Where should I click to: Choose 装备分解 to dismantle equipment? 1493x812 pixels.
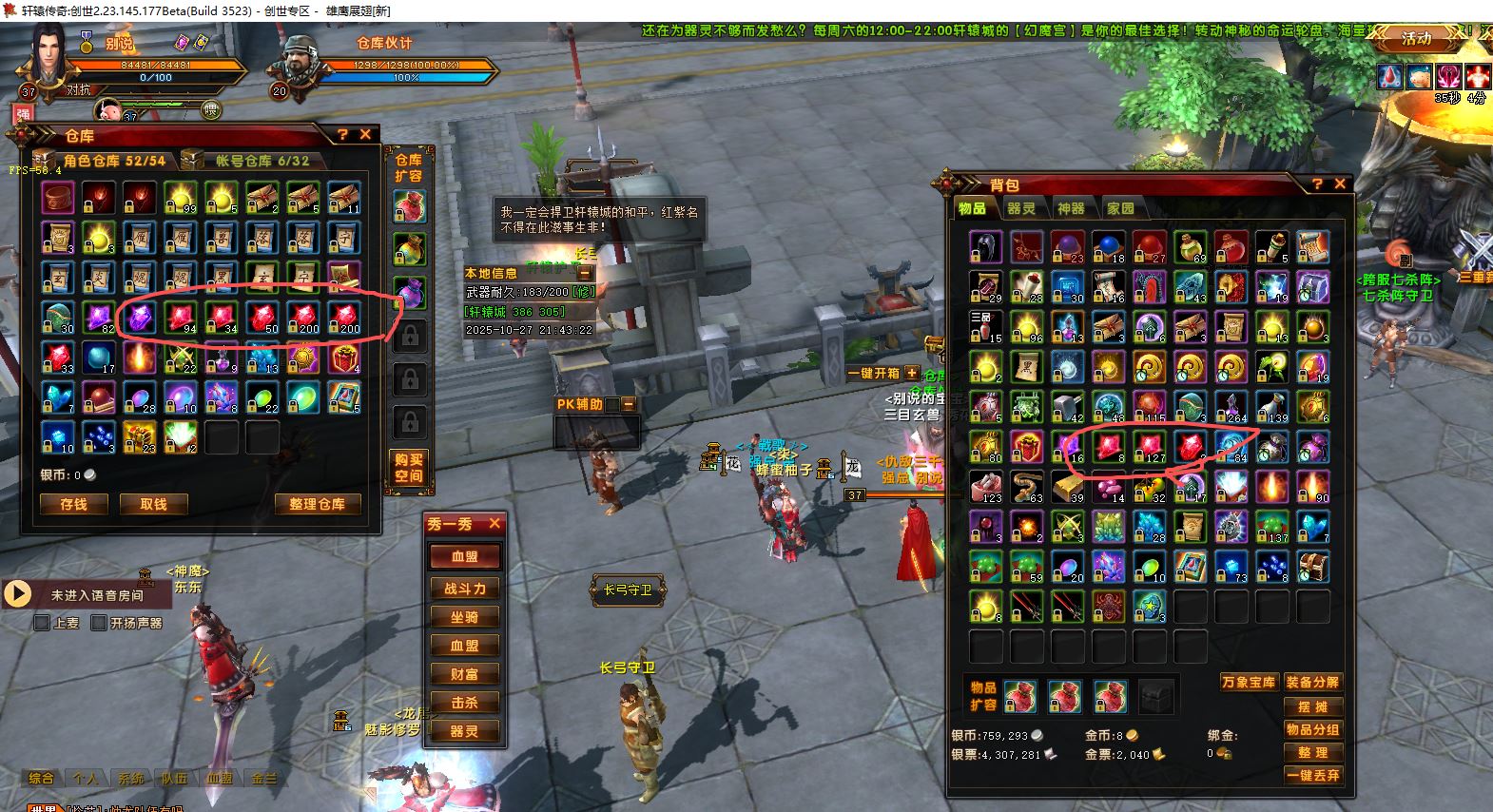coord(1312,683)
